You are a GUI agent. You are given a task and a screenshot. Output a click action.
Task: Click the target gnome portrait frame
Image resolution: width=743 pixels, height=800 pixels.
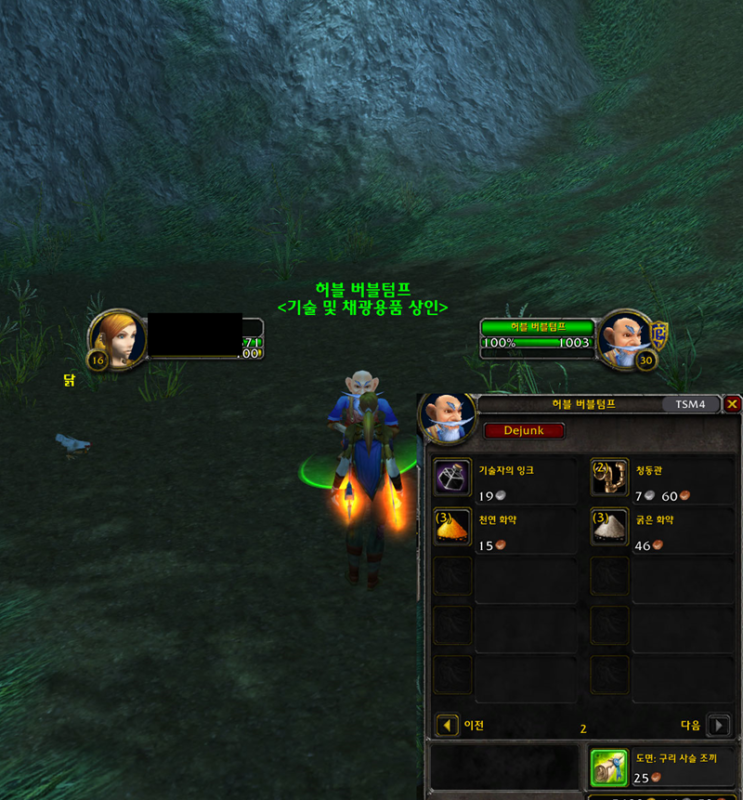(x=626, y=338)
